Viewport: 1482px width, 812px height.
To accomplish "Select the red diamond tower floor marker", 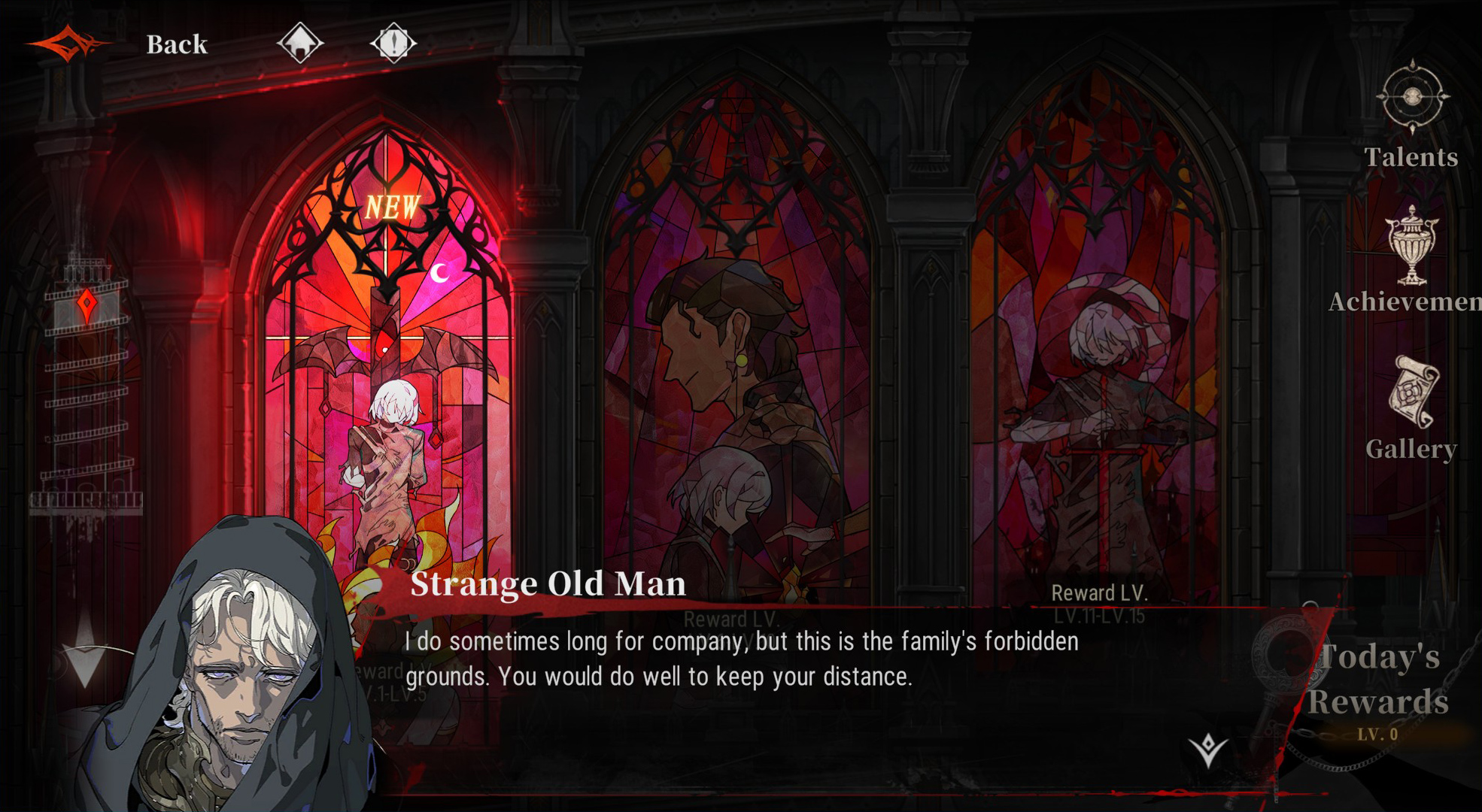I will pos(87,304).
